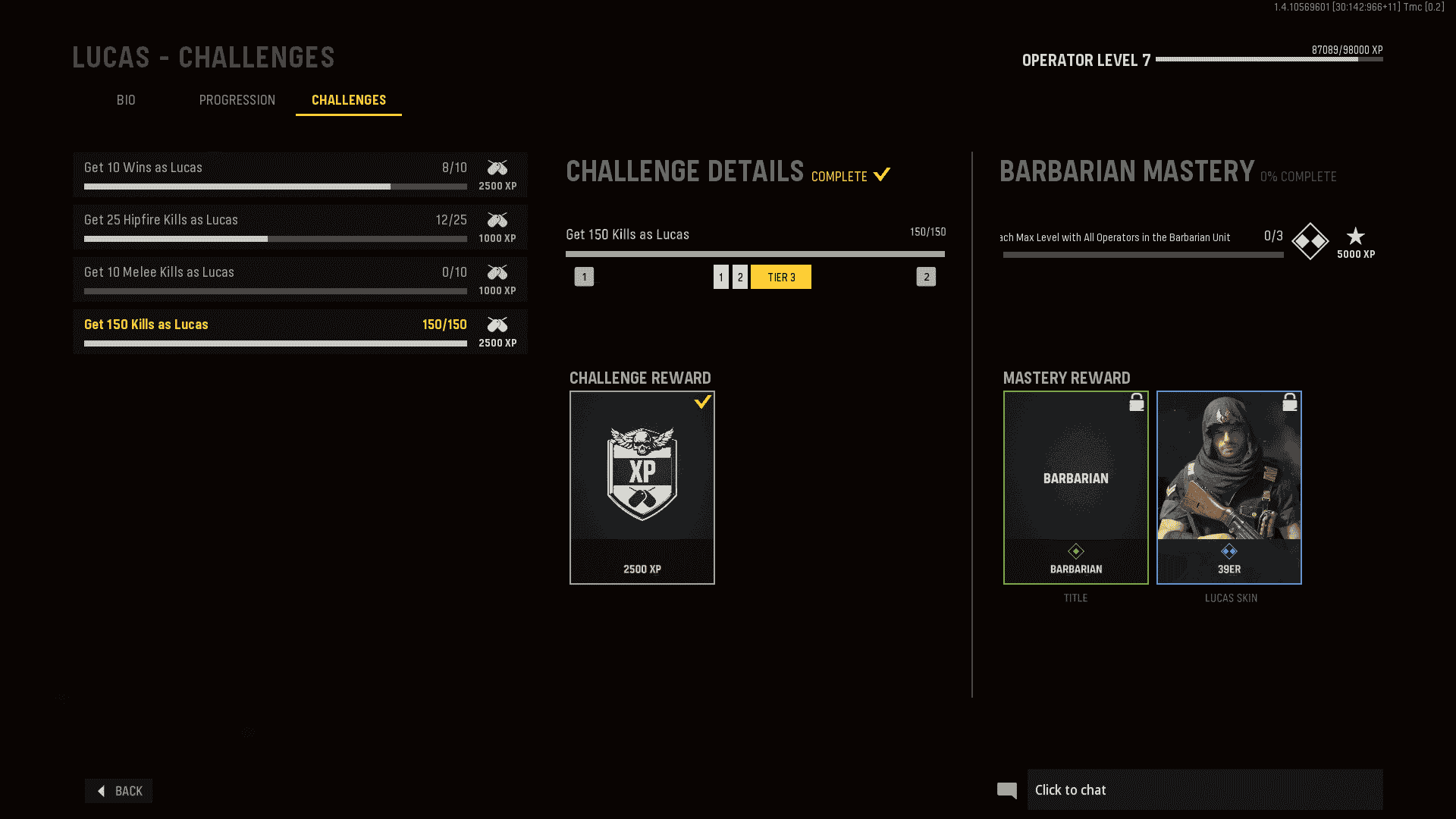The width and height of the screenshot is (1456, 819).
Task: Switch to the Bio tab
Action: pos(127,100)
